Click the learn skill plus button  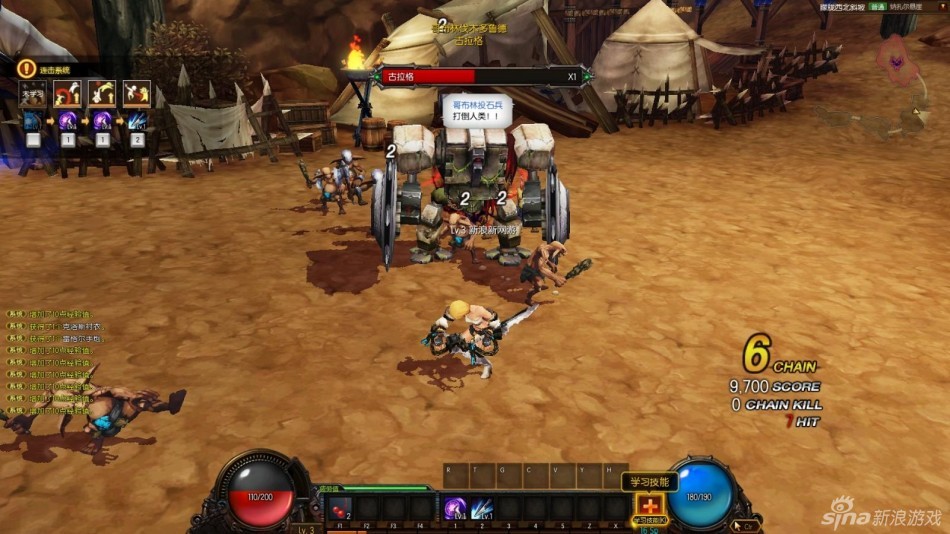(651, 506)
